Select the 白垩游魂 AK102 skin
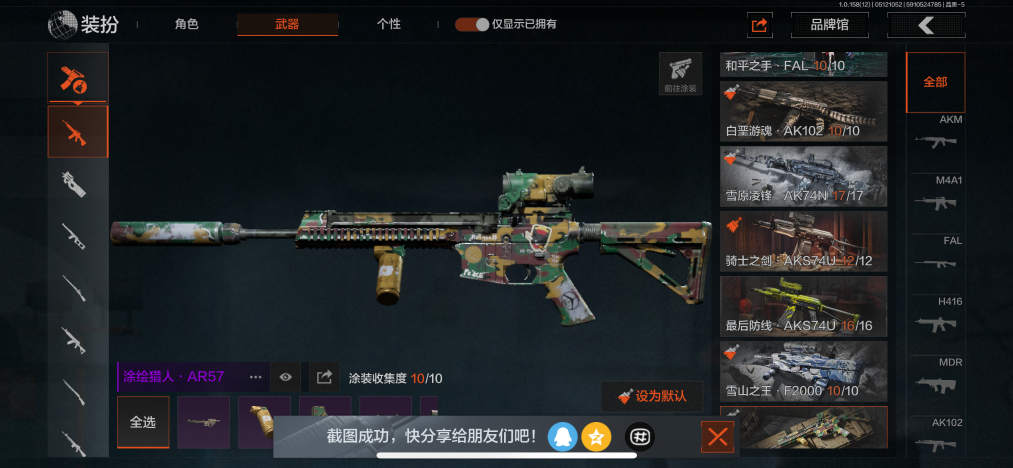The image size is (1013, 468). tap(803, 112)
